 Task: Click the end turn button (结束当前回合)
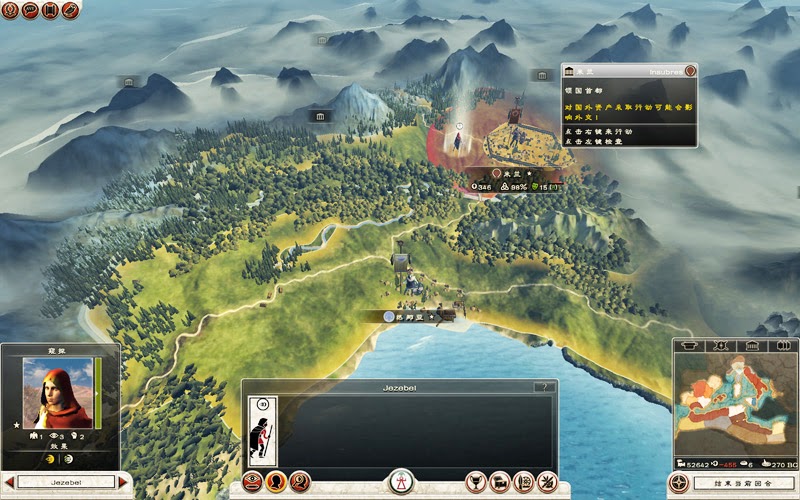point(743,482)
